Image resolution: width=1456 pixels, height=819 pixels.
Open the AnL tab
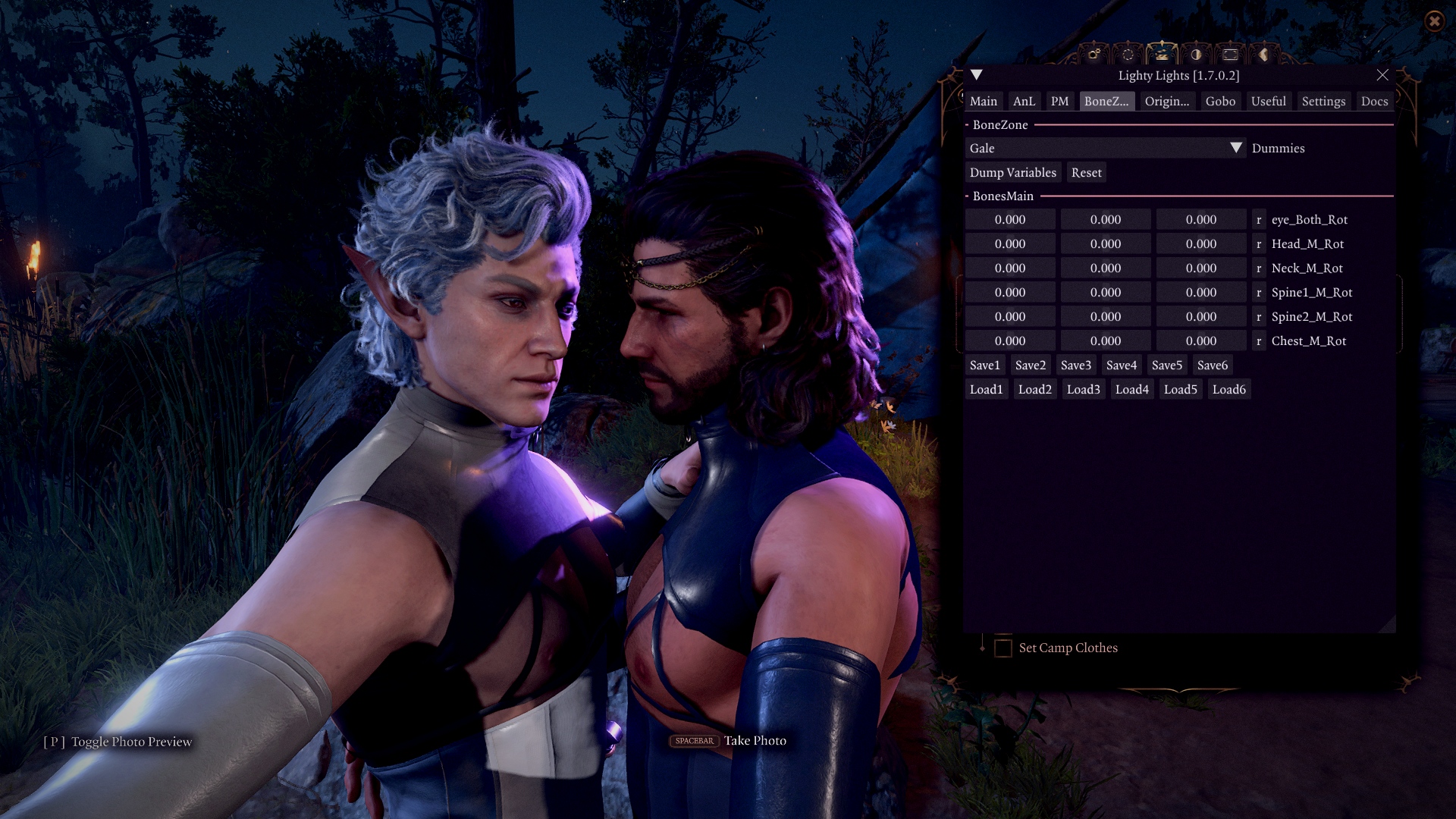pyautogui.click(x=1024, y=101)
